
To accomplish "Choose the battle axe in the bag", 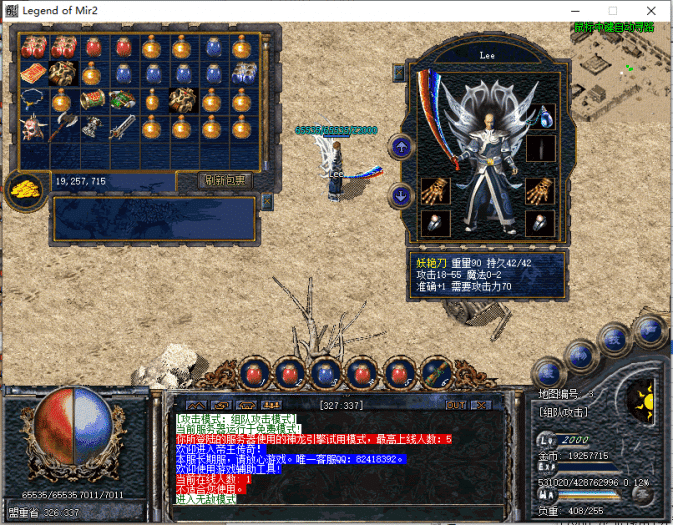I will pos(64,126).
